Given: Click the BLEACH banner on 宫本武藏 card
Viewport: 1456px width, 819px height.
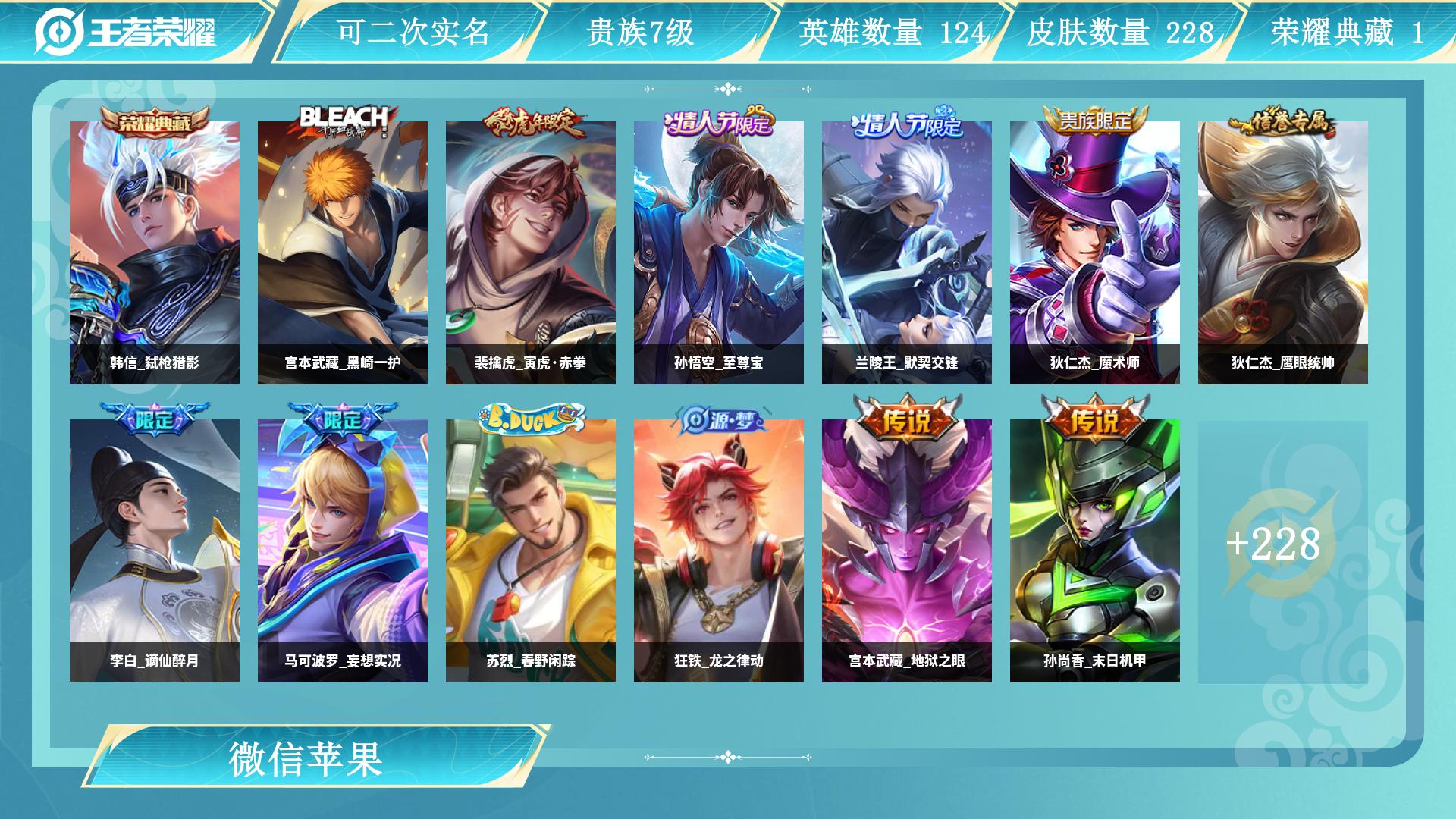Looking at the screenshot, I should tap(345, 114).
